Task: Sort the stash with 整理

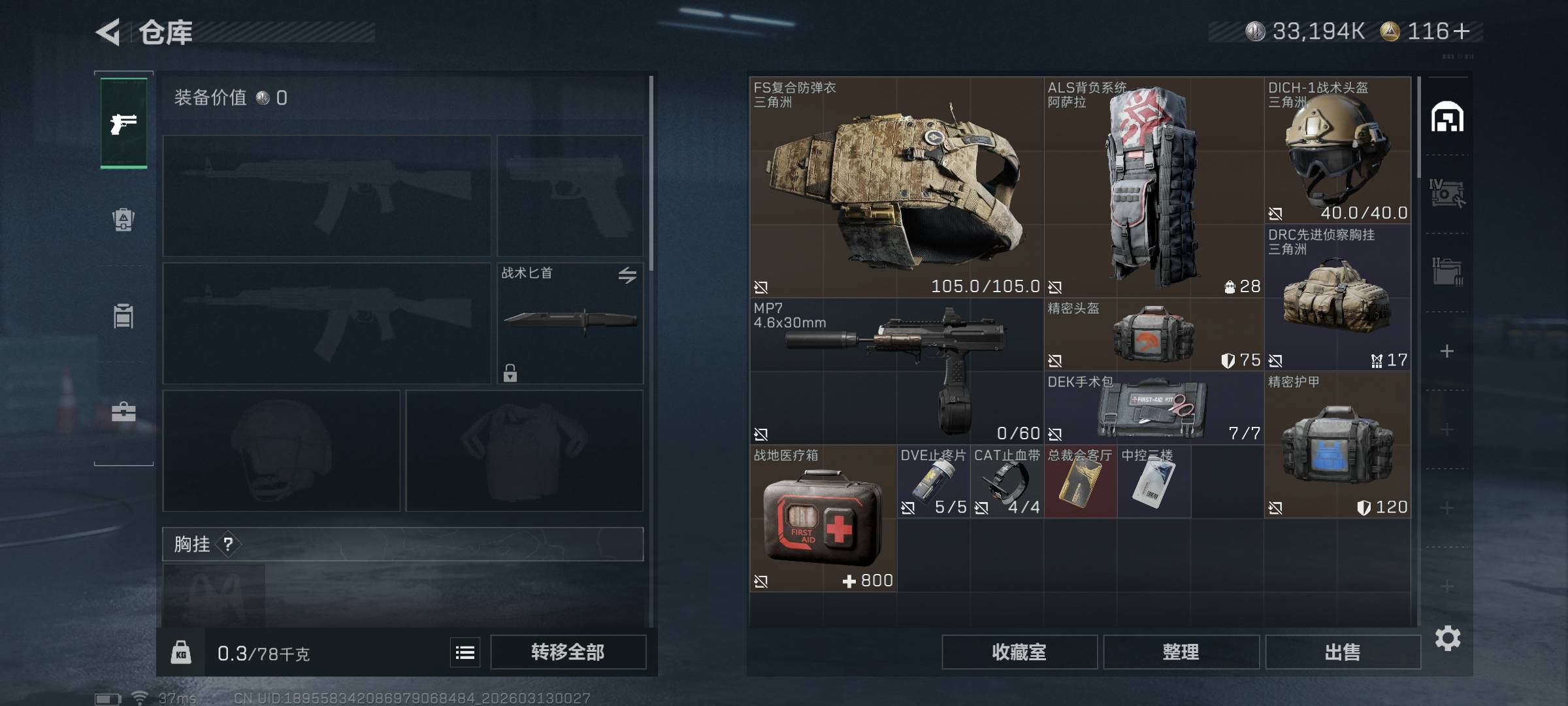Action: [x=1181, y=652]
